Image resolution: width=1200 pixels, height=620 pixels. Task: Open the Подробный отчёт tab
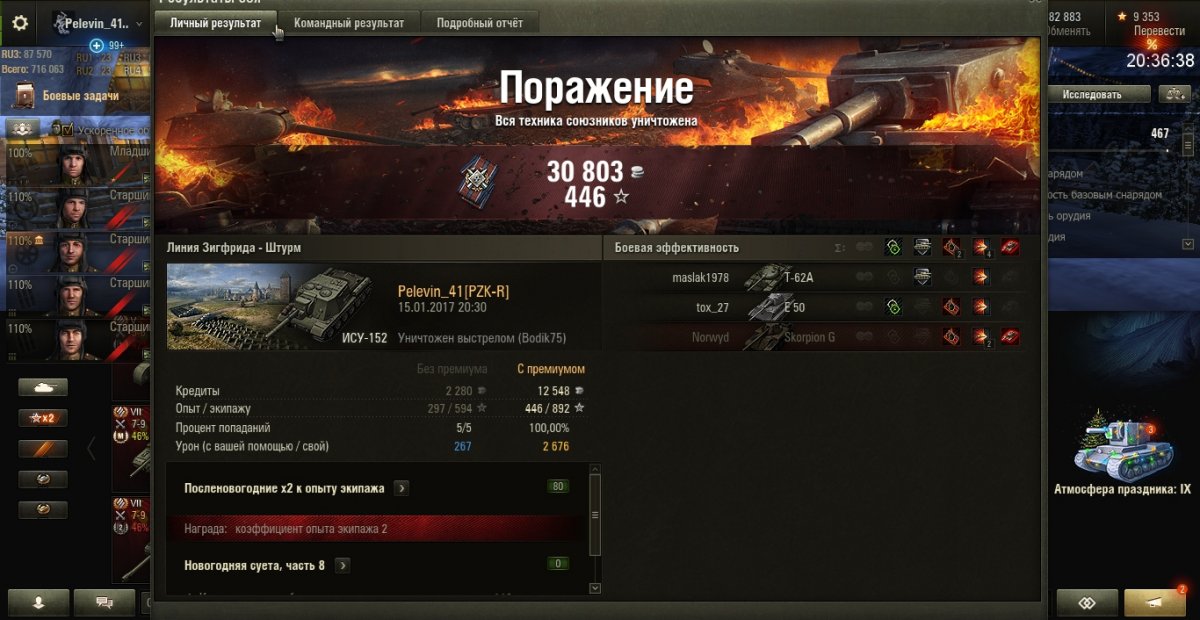478,23
